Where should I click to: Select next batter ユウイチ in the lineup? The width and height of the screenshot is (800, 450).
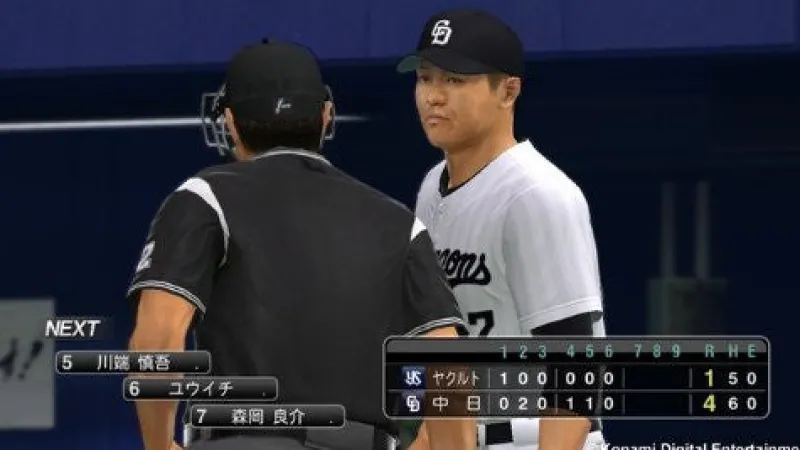(200, 389)
